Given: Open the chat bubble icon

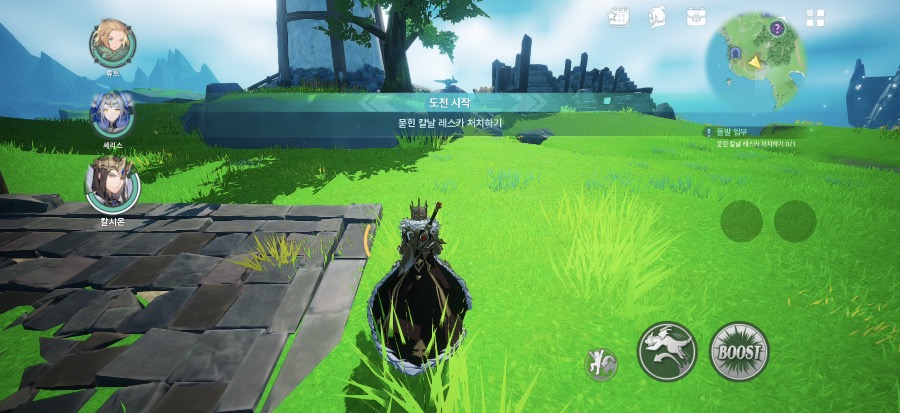Looking at the screenshot, I should [658, 17].
